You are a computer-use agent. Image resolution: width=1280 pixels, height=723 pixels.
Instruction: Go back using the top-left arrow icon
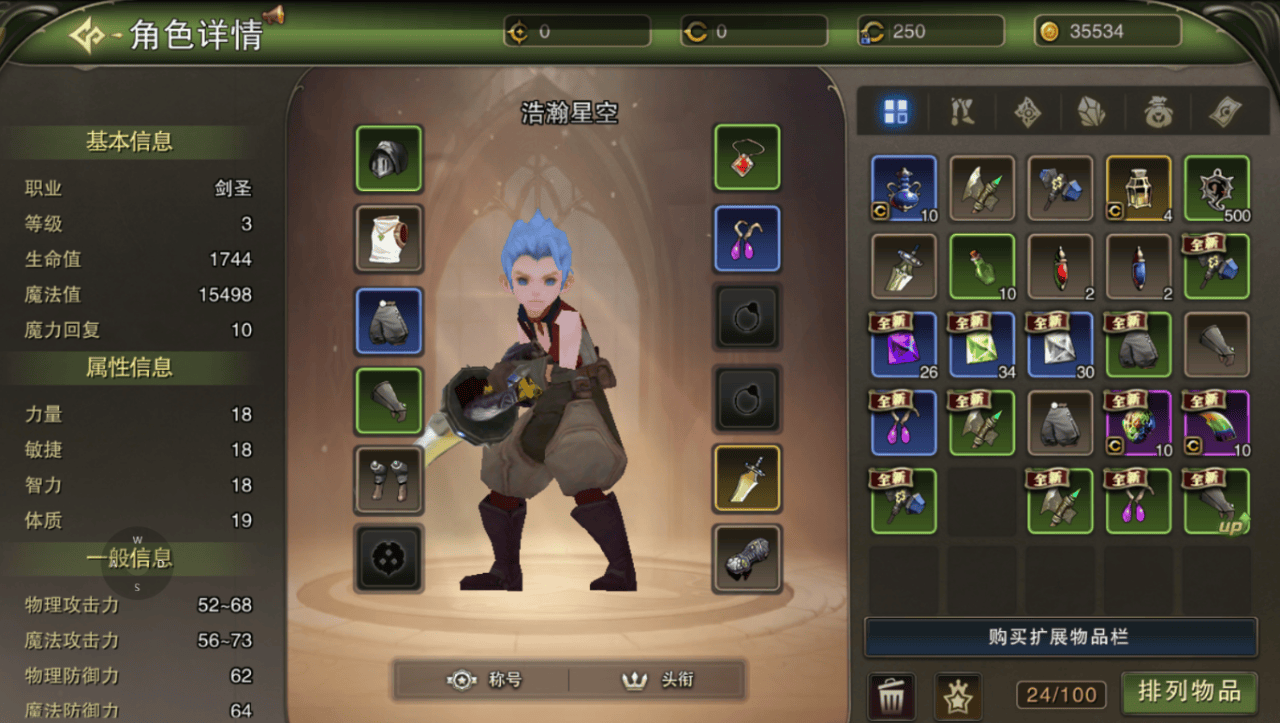point(88,35)
